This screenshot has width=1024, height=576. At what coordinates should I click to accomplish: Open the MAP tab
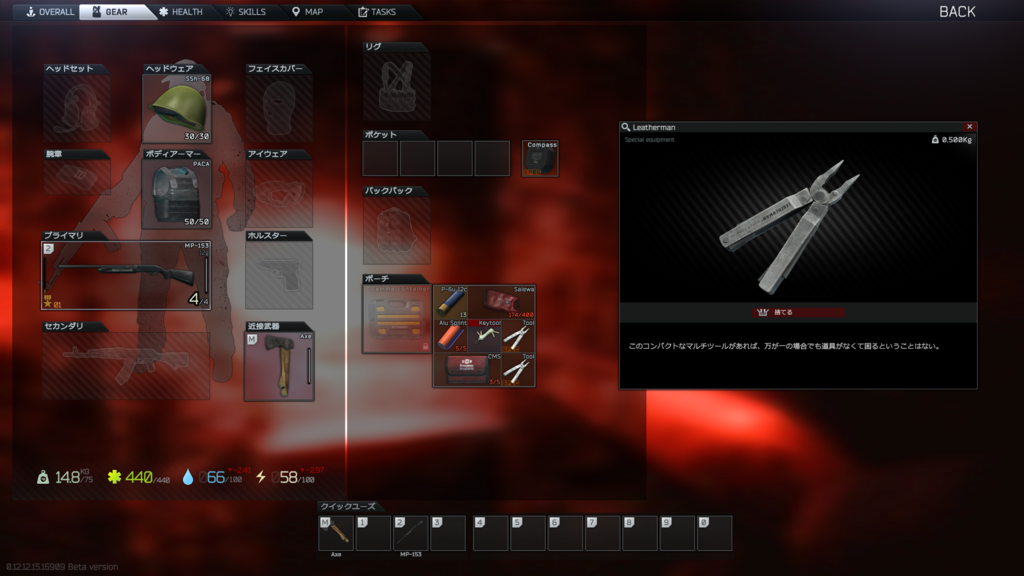pyautogui.click(x=307, y=12)
